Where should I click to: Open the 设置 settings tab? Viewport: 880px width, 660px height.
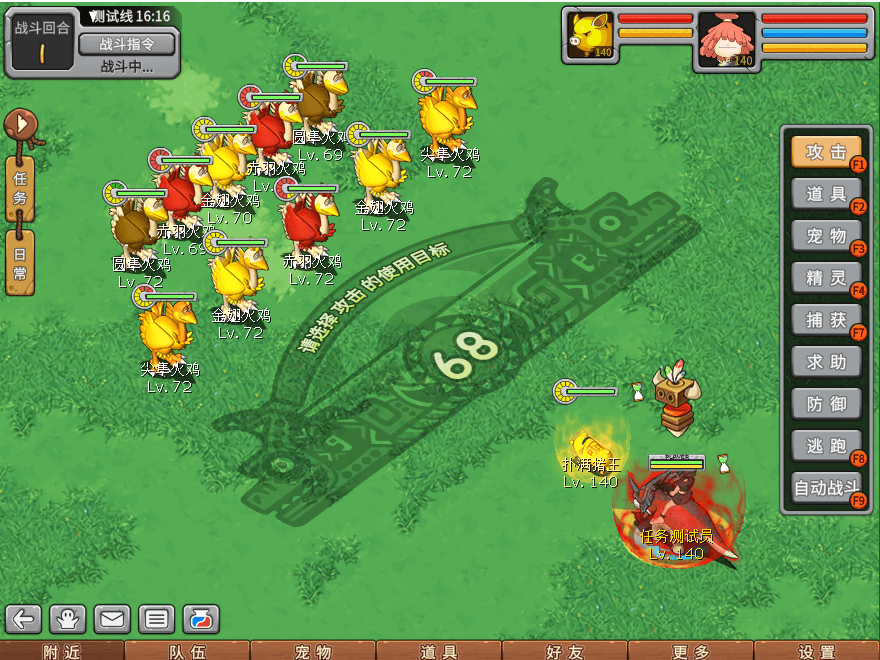(x=817, y=651)
